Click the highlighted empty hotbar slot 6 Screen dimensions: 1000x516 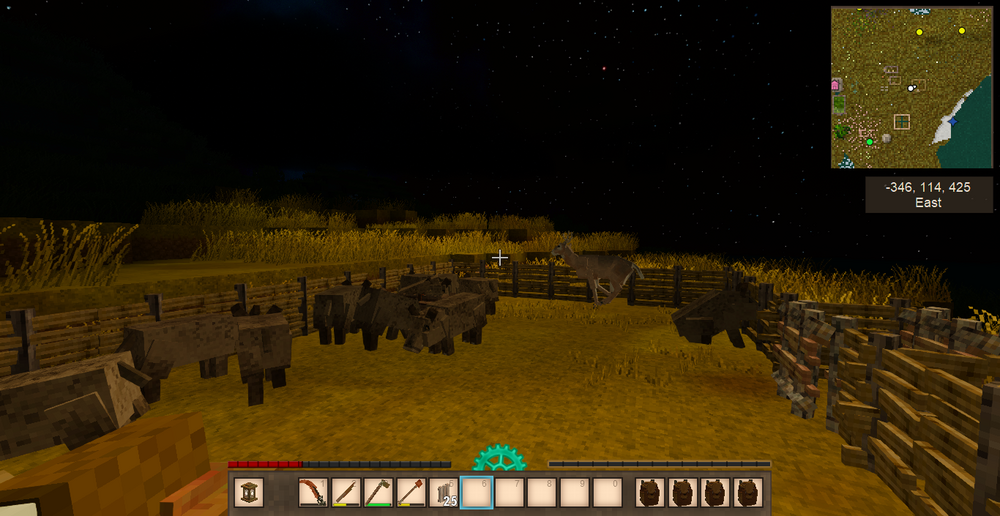[x=476, y=493]
